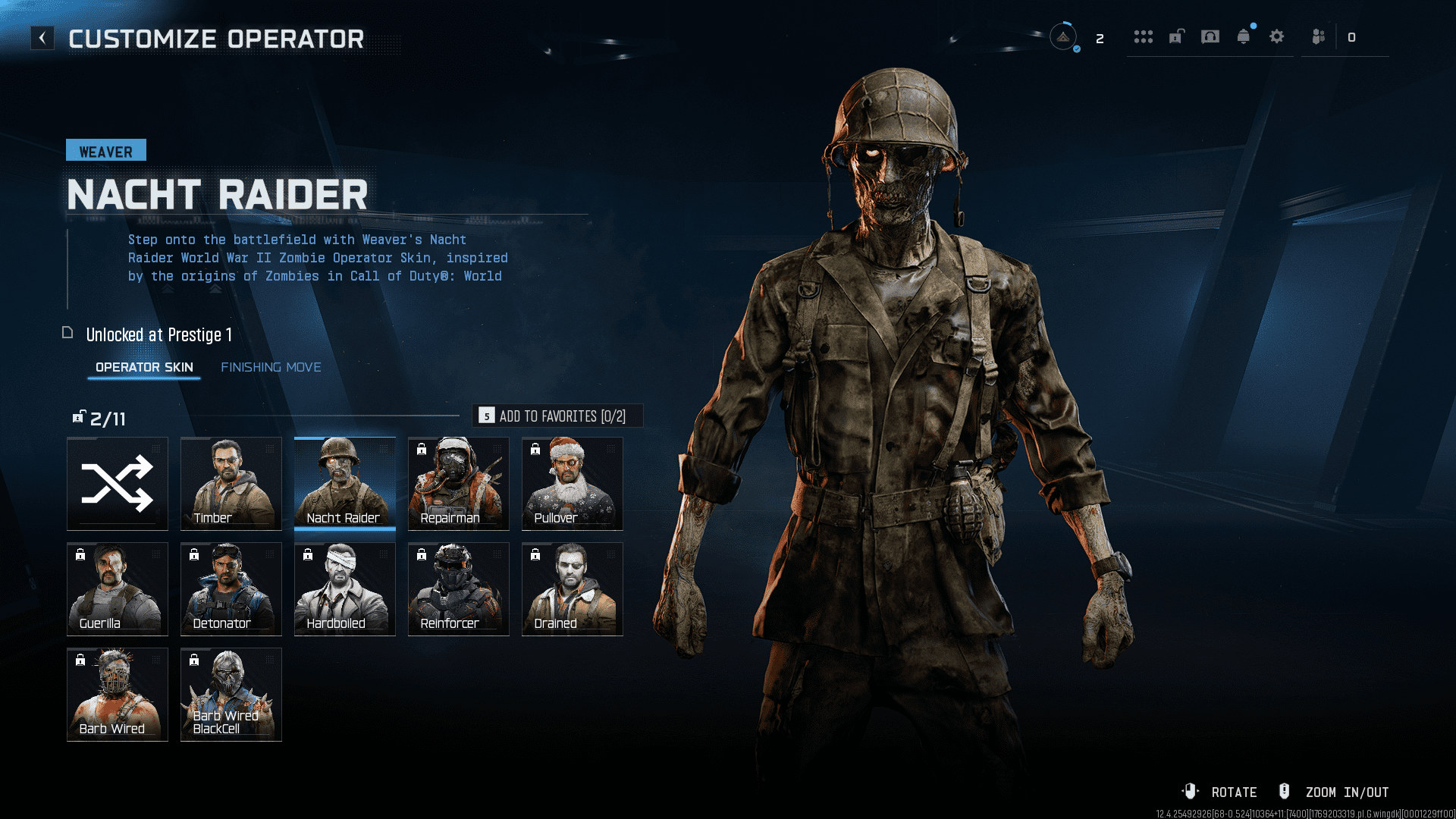This screenshot has height=819, width=1456.
Task: Choose the Reinforcer skin tile
Action: [x=459, y=589]
